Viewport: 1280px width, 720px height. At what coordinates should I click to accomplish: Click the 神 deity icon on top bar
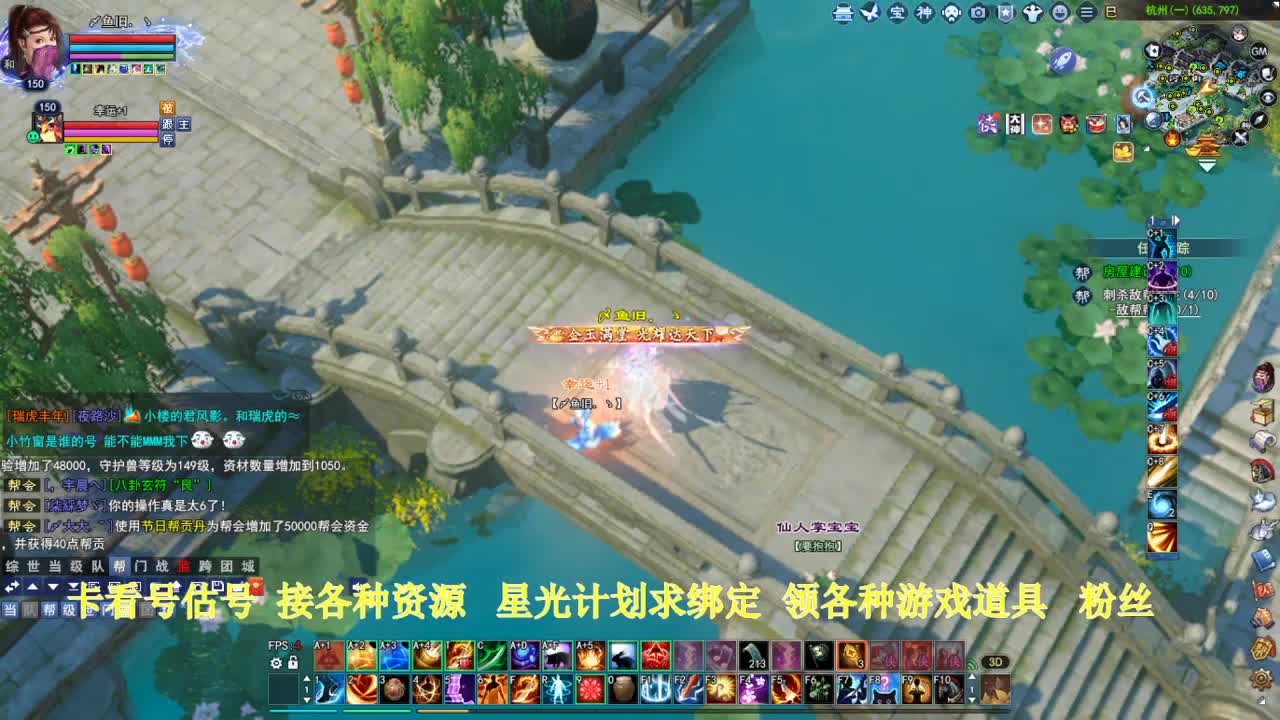coord(923,14)
